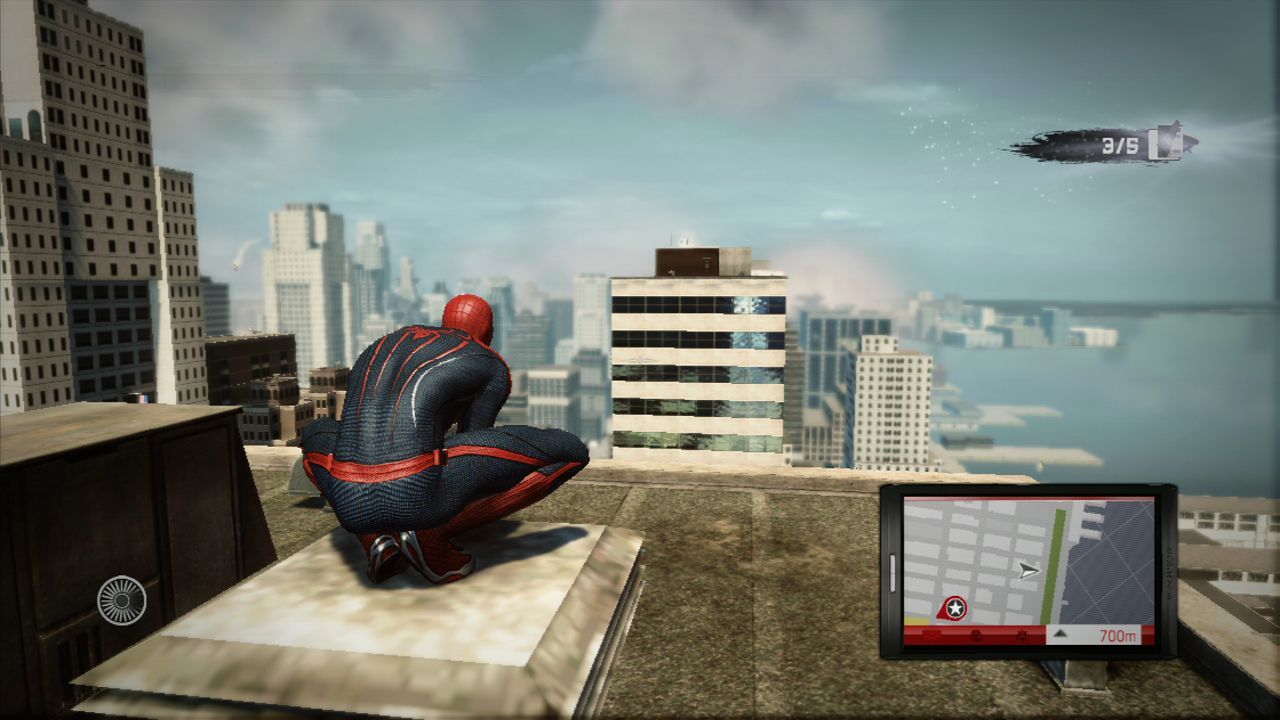Click the player direction arrow on the minimap

1028,570
